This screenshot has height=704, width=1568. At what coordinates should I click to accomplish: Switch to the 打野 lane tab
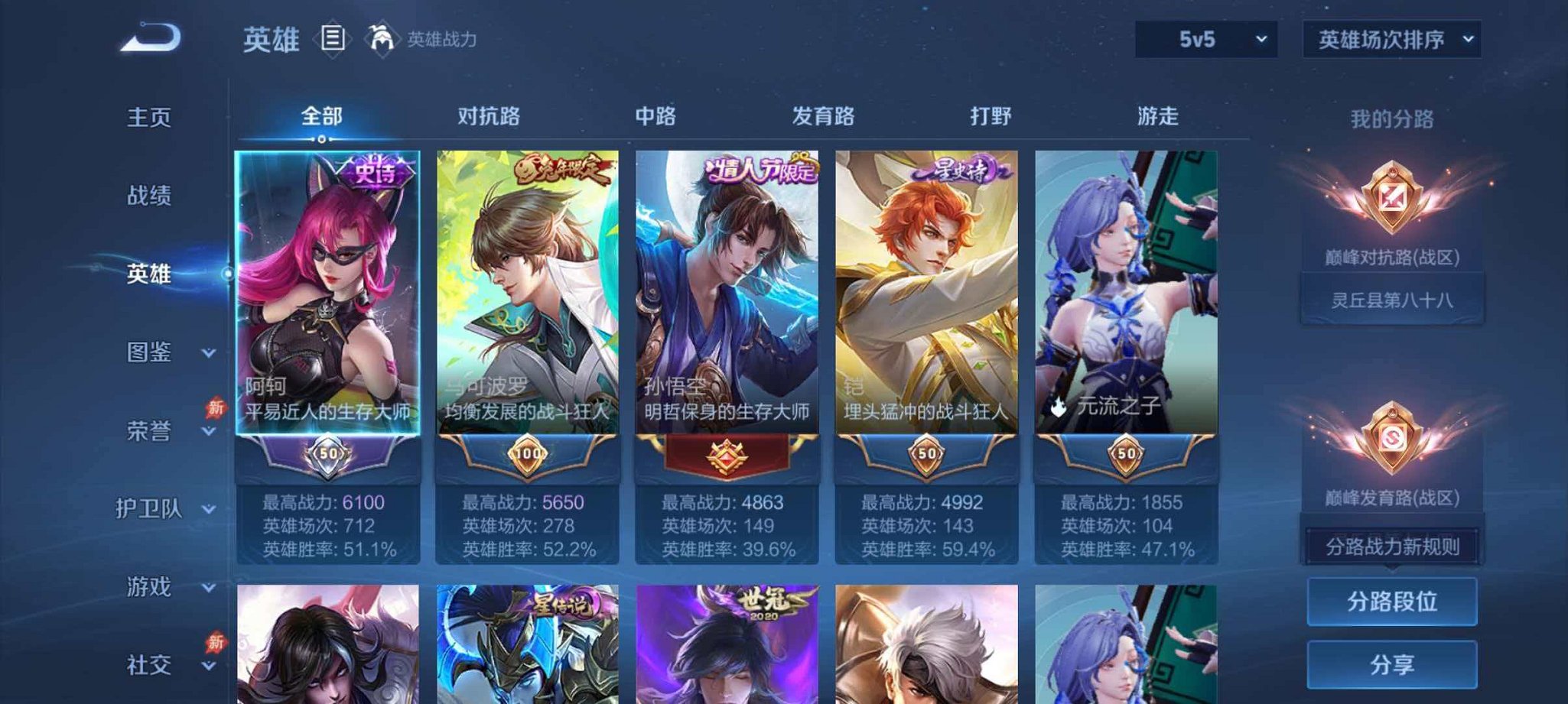pos(989,116)
